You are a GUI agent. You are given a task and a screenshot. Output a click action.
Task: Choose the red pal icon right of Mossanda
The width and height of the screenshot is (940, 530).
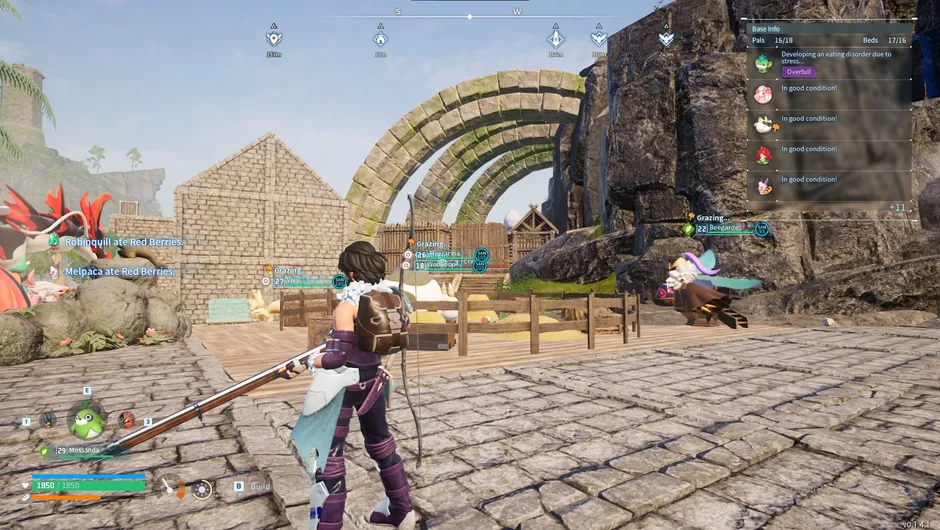tap(127, 420)
